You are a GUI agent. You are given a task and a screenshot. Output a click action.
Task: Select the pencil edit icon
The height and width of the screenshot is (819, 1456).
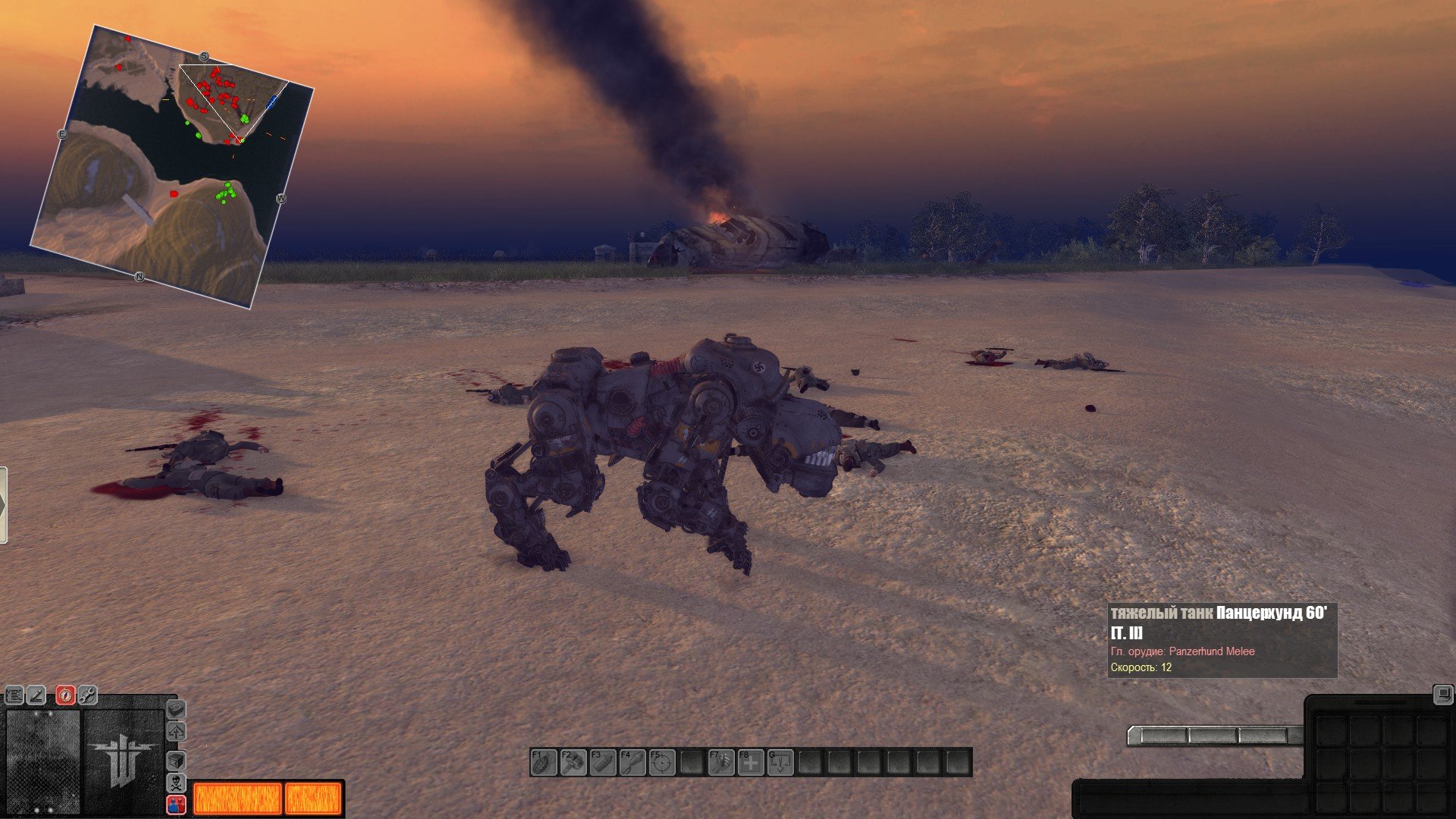36,695
